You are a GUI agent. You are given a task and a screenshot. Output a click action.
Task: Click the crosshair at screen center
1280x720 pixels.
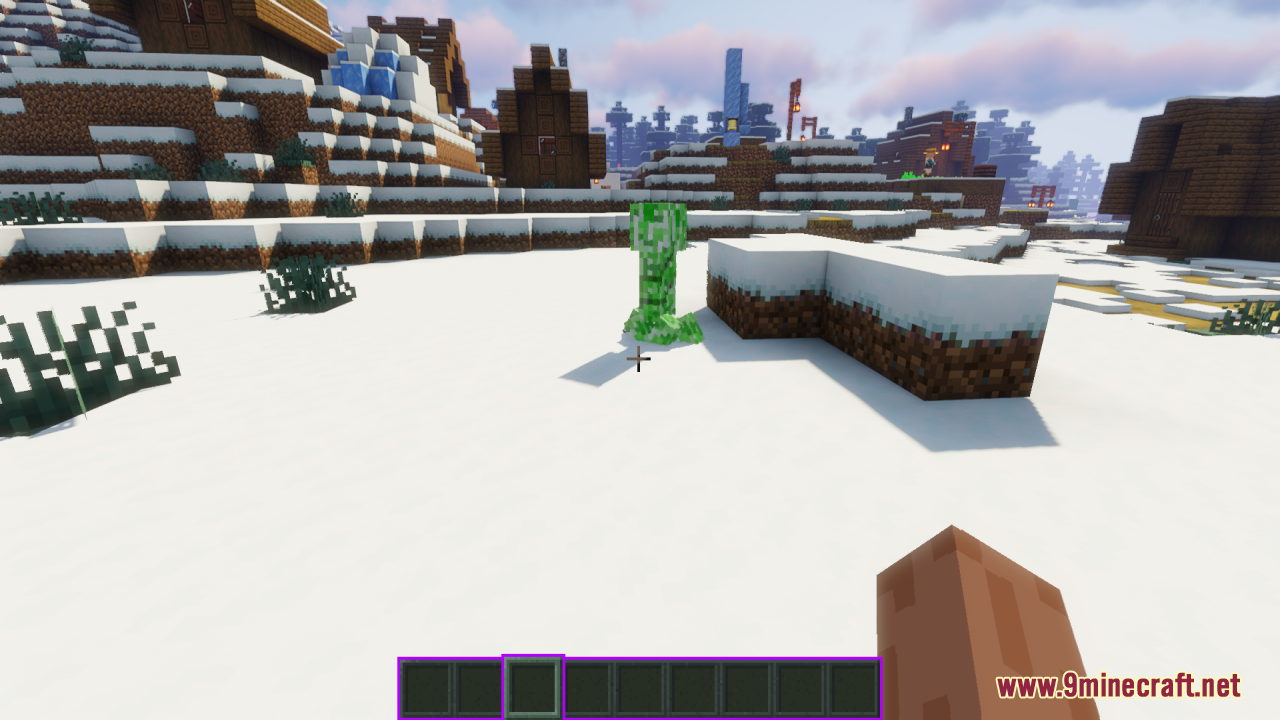[x=637, y=358]
